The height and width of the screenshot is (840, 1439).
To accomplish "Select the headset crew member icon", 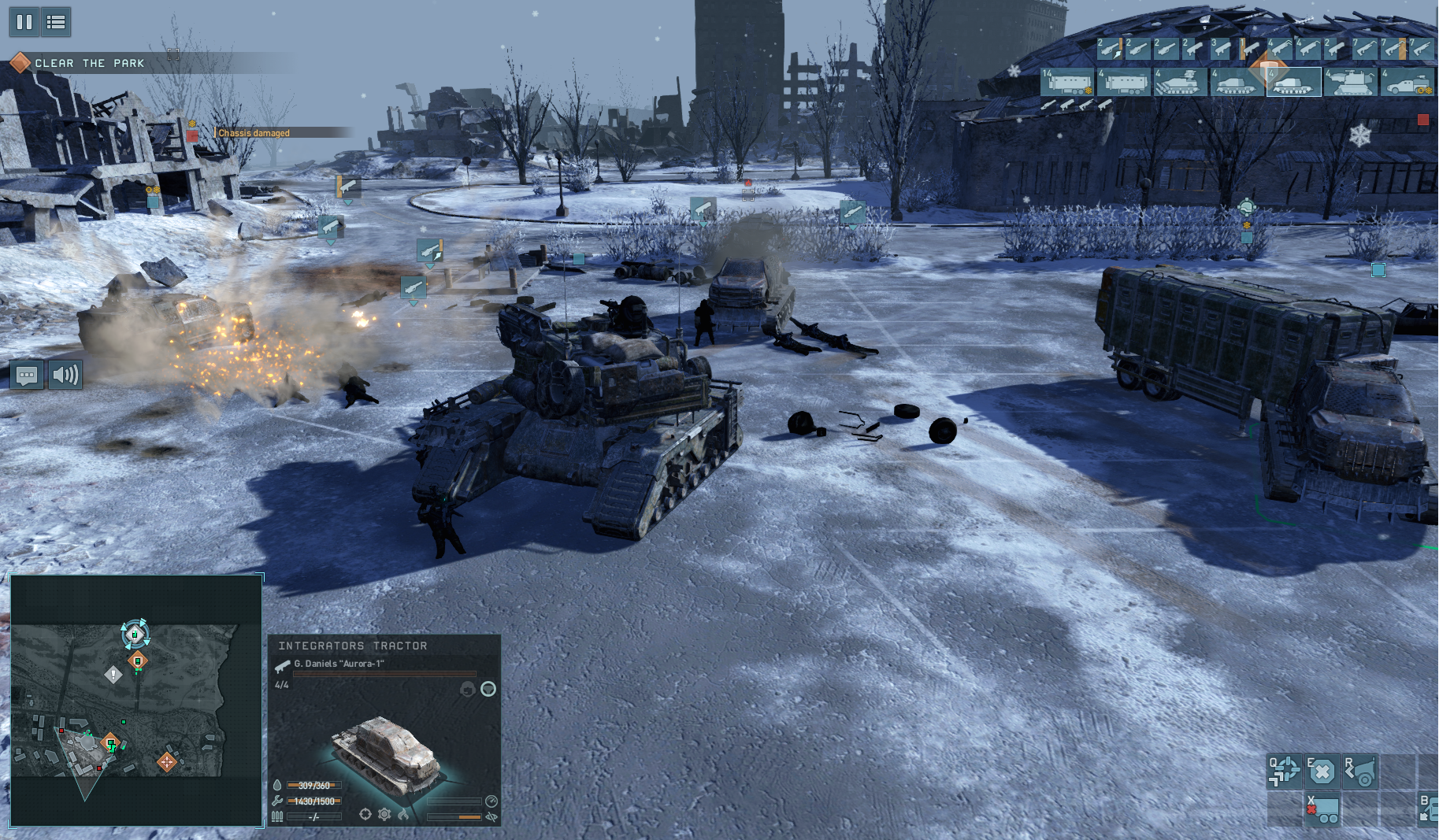I will (467, 689).
